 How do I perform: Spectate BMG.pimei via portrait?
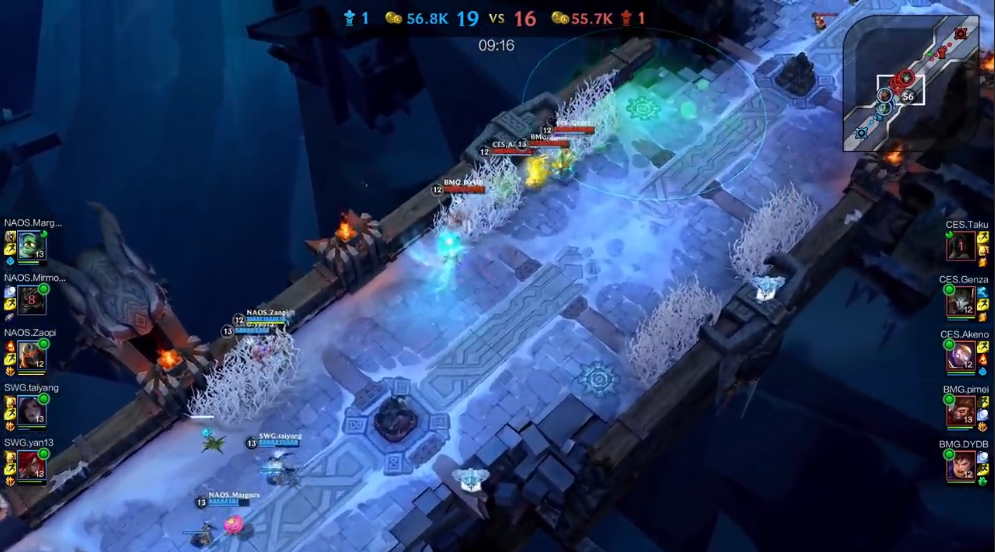coord(961,410)
